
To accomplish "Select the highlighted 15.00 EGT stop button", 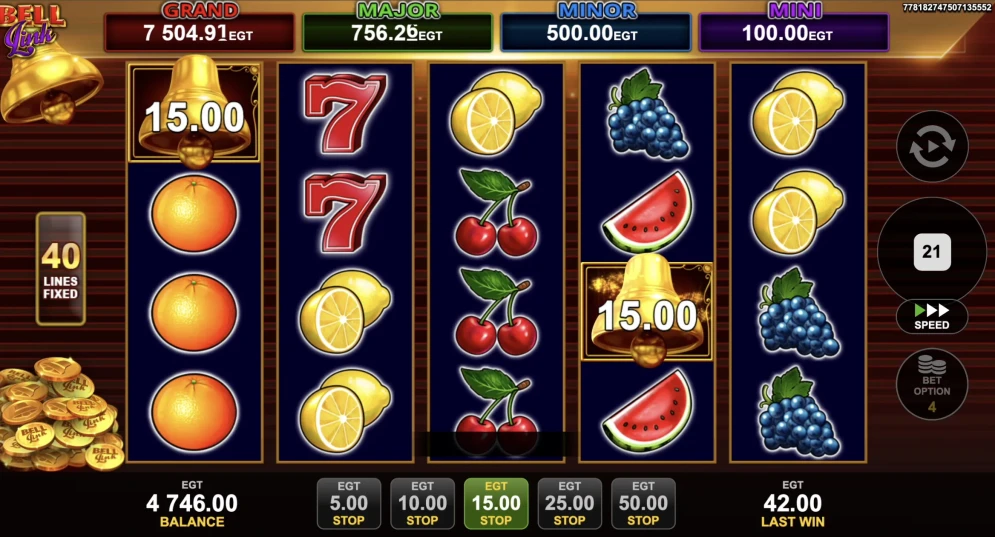I will [x=496, y=503].
